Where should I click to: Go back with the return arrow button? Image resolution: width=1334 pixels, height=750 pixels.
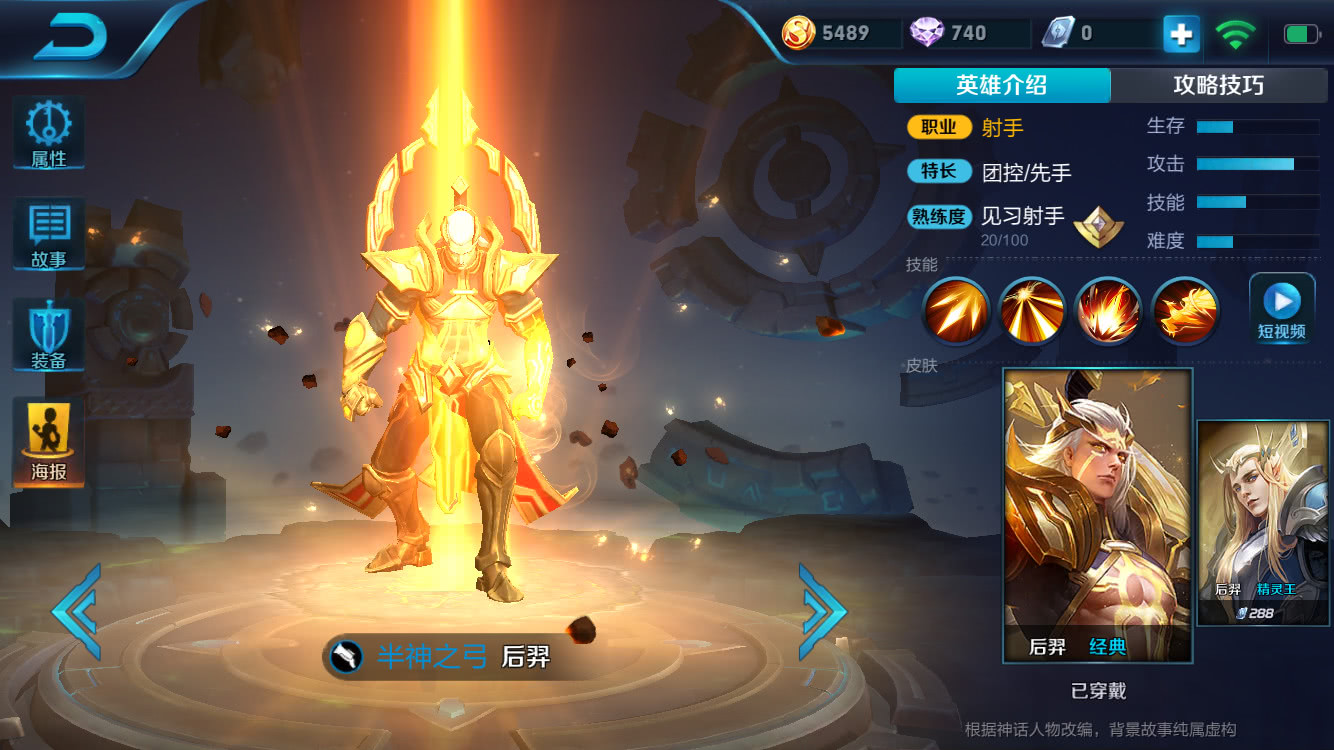[x=71, y=37]
